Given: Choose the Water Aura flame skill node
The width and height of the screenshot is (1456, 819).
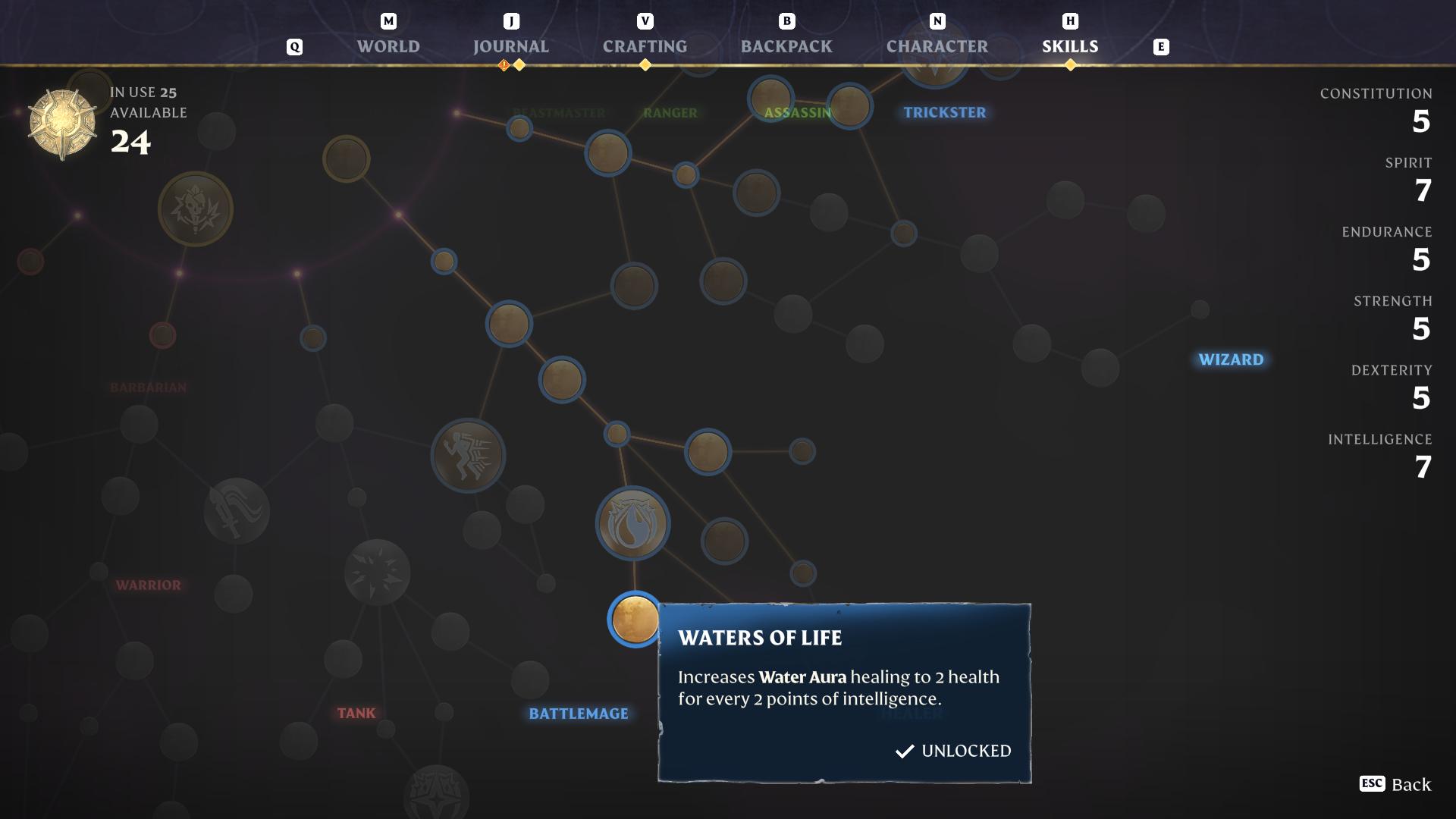Looking at the screenshot, I should coord(632,524).
